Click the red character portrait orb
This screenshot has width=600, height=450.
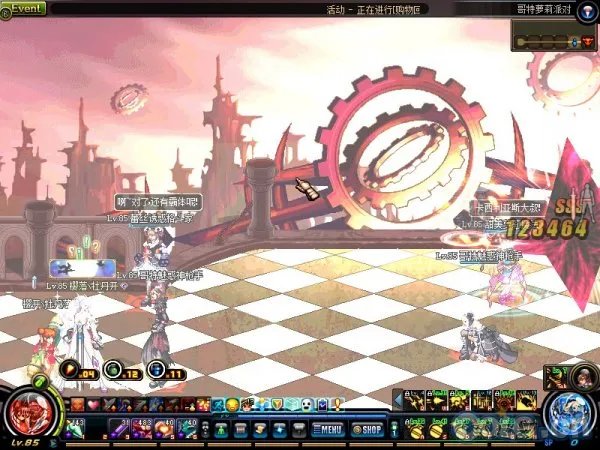point(28,414)
